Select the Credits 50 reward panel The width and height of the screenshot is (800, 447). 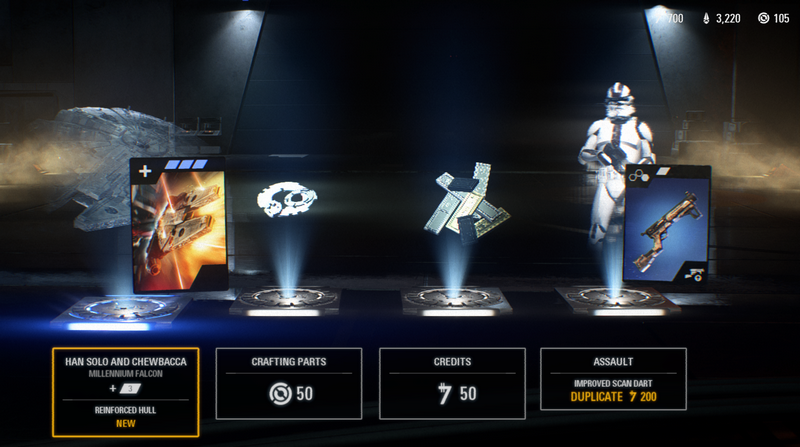point(451,383)
